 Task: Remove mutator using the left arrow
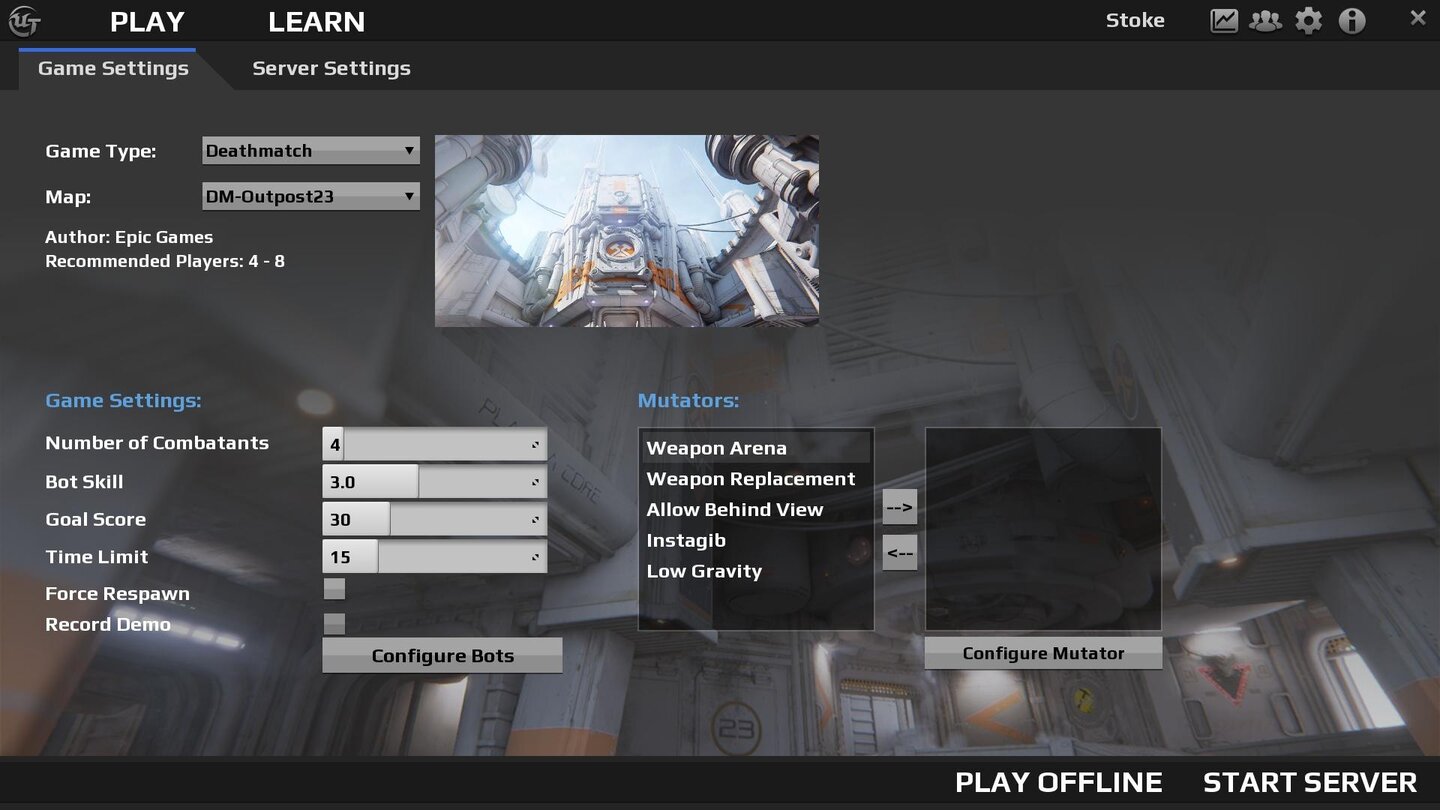[x=898, y=553]
